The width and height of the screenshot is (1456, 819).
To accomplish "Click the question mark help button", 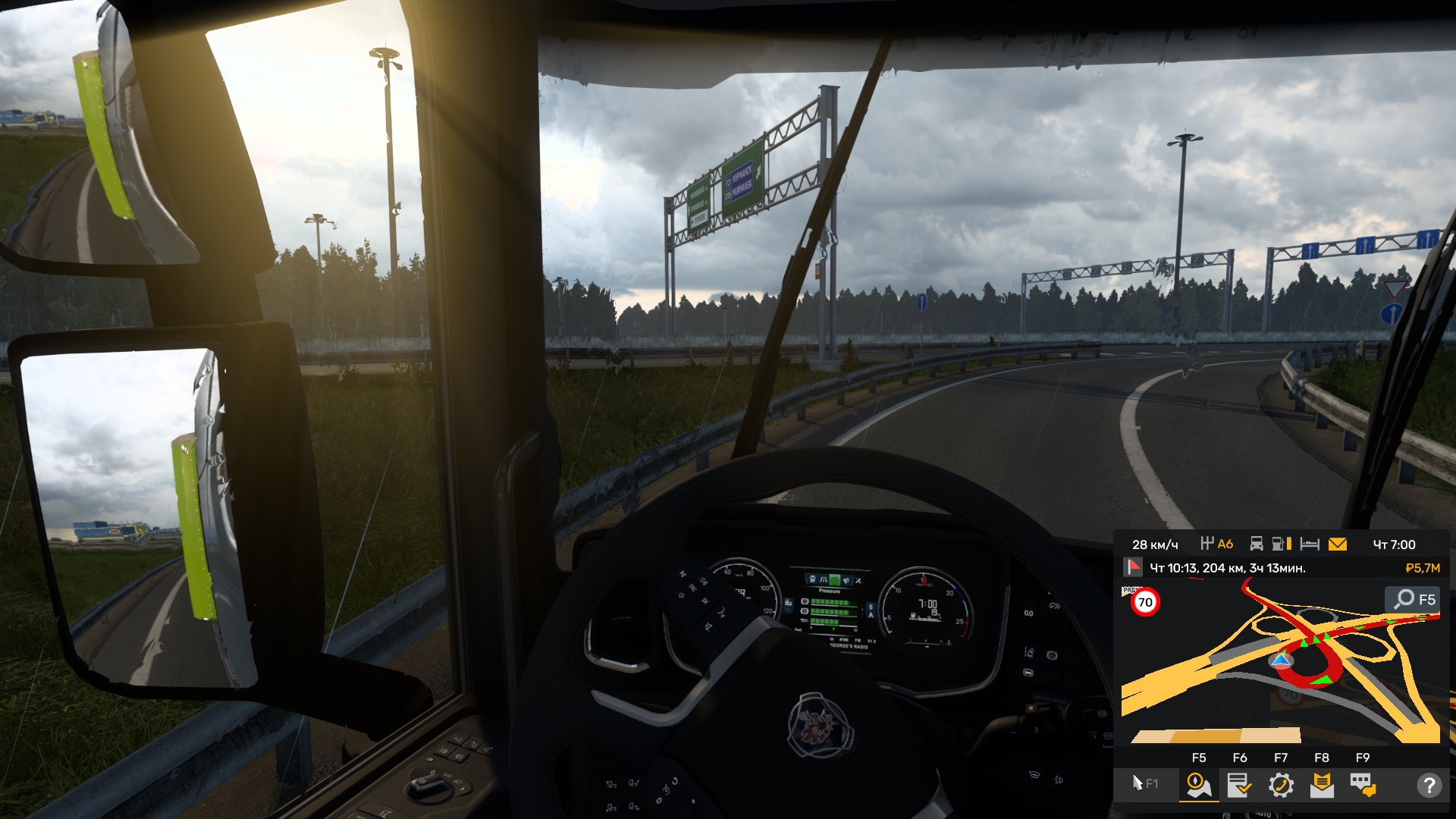I will coord(1429,785).
